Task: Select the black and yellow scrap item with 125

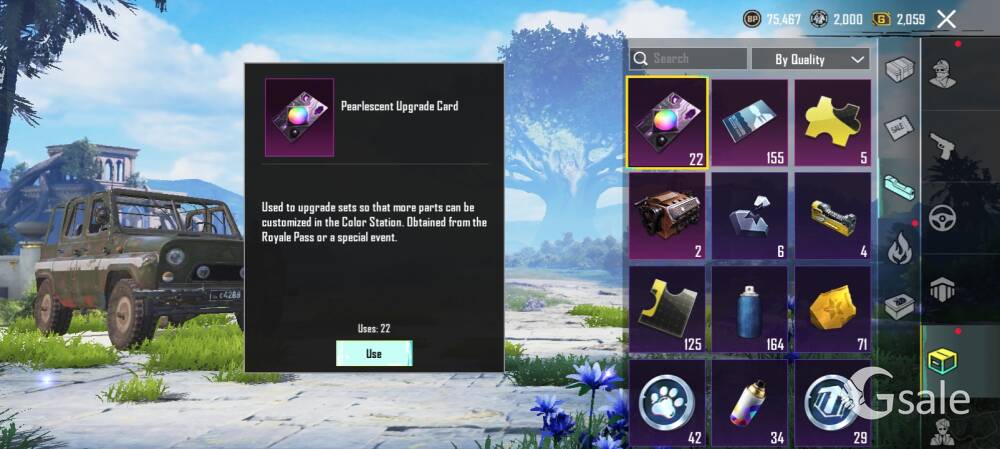Action: point(668,310)
